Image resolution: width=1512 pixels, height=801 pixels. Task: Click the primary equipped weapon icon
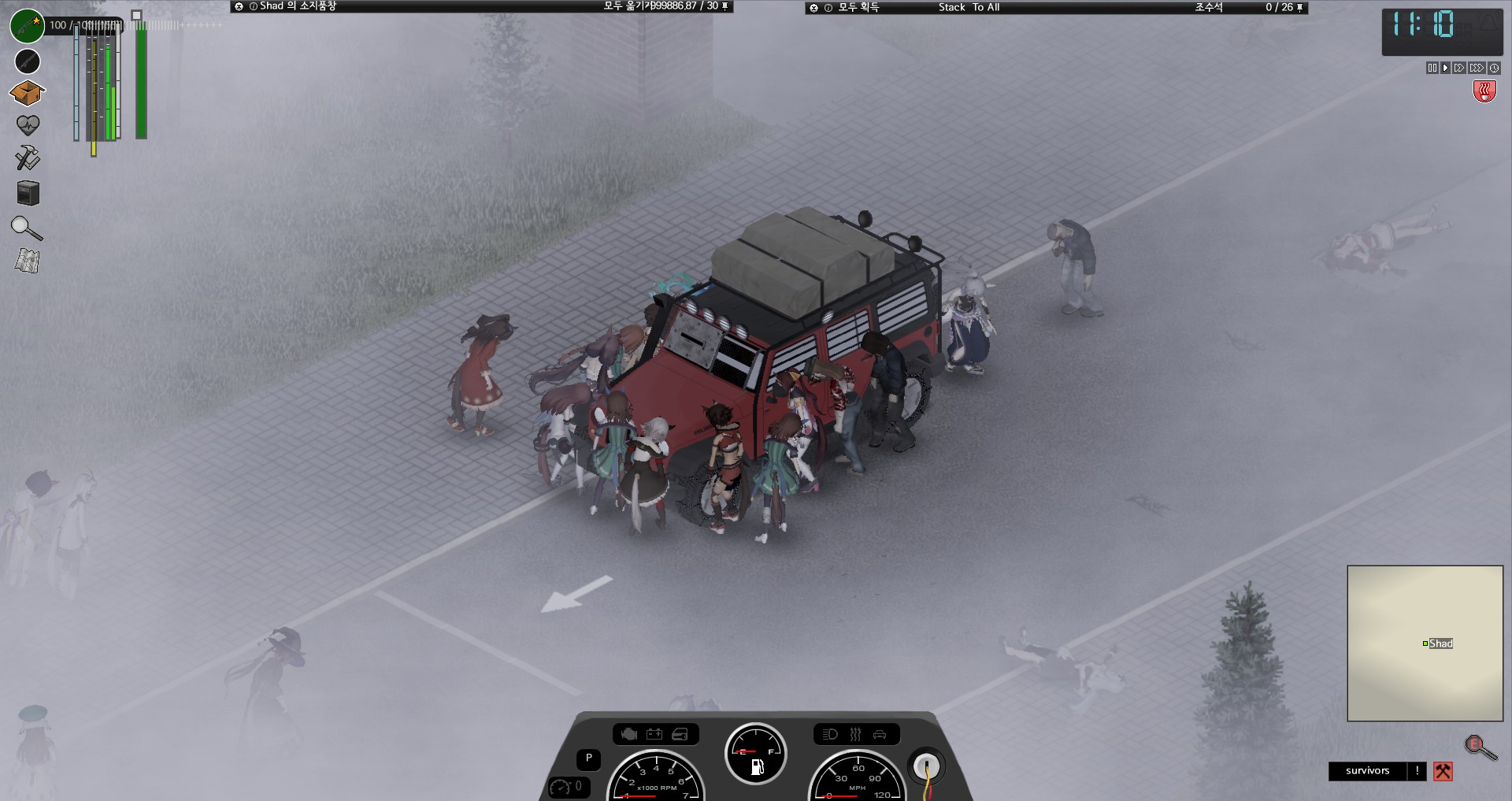pyautogui.click(x=27, y=26)
